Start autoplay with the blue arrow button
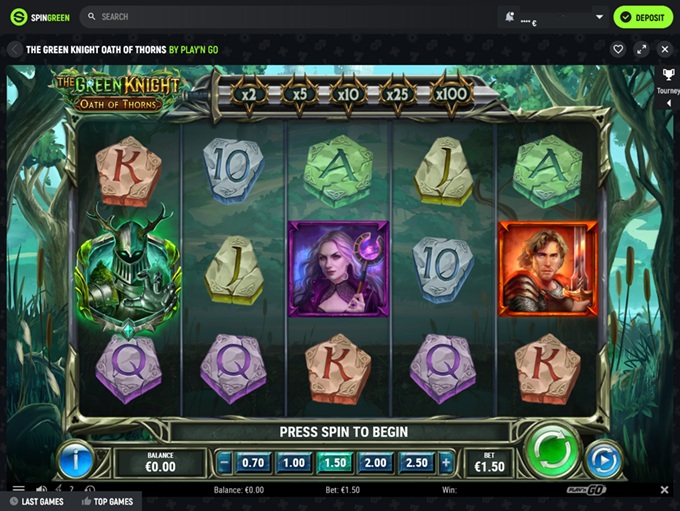680x511 pixels. 603,461
